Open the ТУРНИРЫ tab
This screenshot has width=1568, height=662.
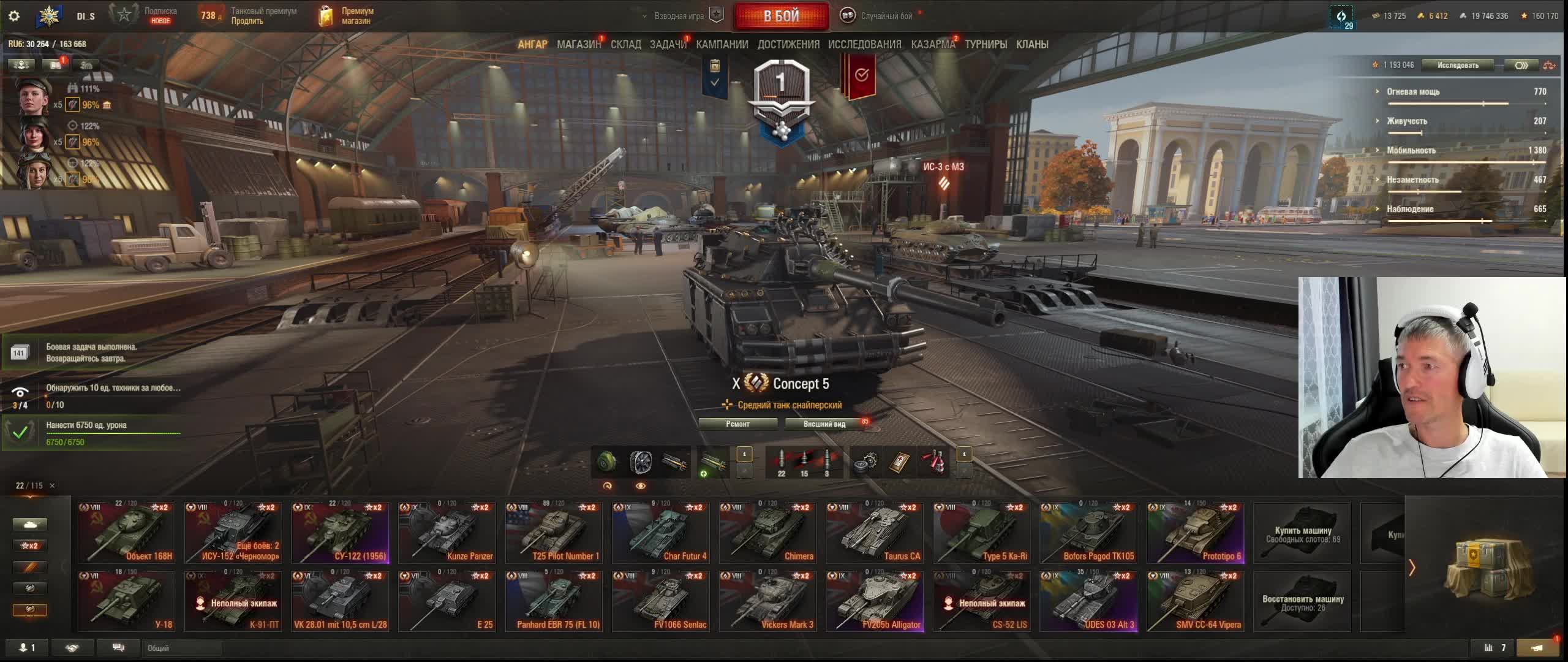(x=986, y=44)
